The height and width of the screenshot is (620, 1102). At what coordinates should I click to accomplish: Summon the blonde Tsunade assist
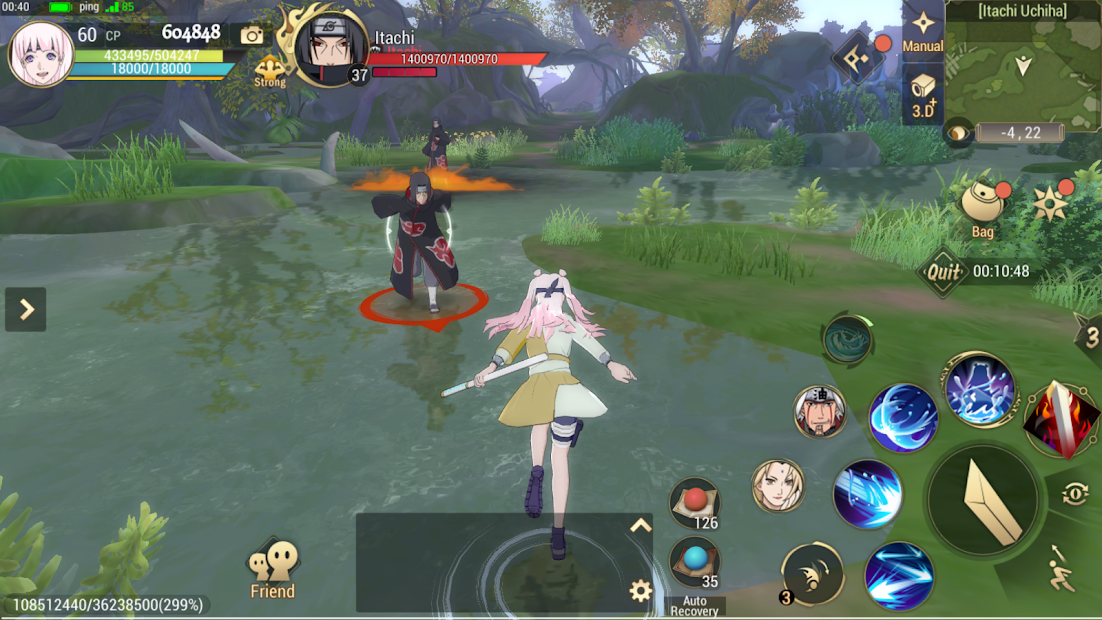[x=778, y=486]
